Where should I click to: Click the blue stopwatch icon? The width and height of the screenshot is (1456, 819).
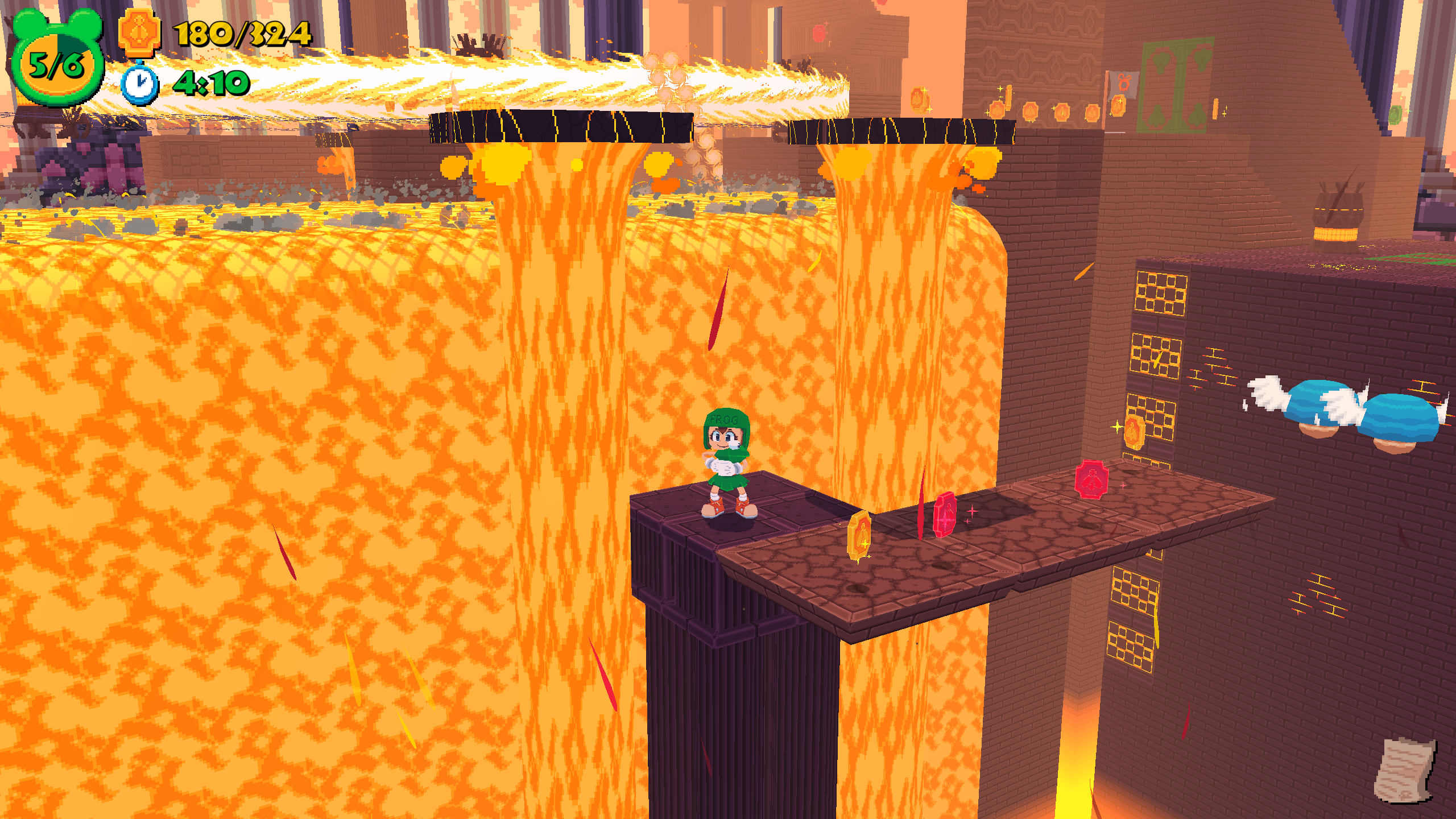point(140,84)
